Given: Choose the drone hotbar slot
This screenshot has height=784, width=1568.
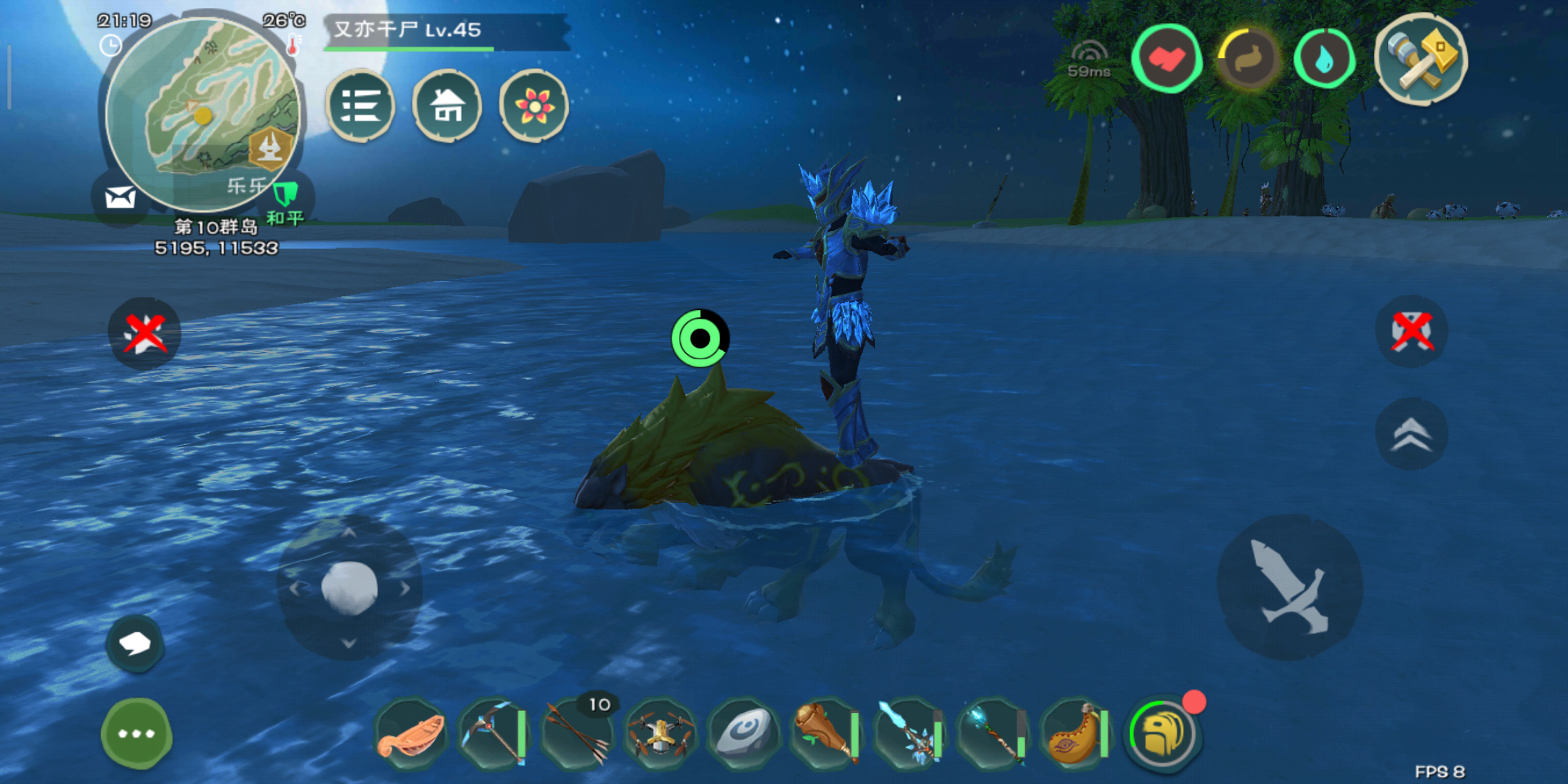Looking at the screenshot, I should click(660, 735).
